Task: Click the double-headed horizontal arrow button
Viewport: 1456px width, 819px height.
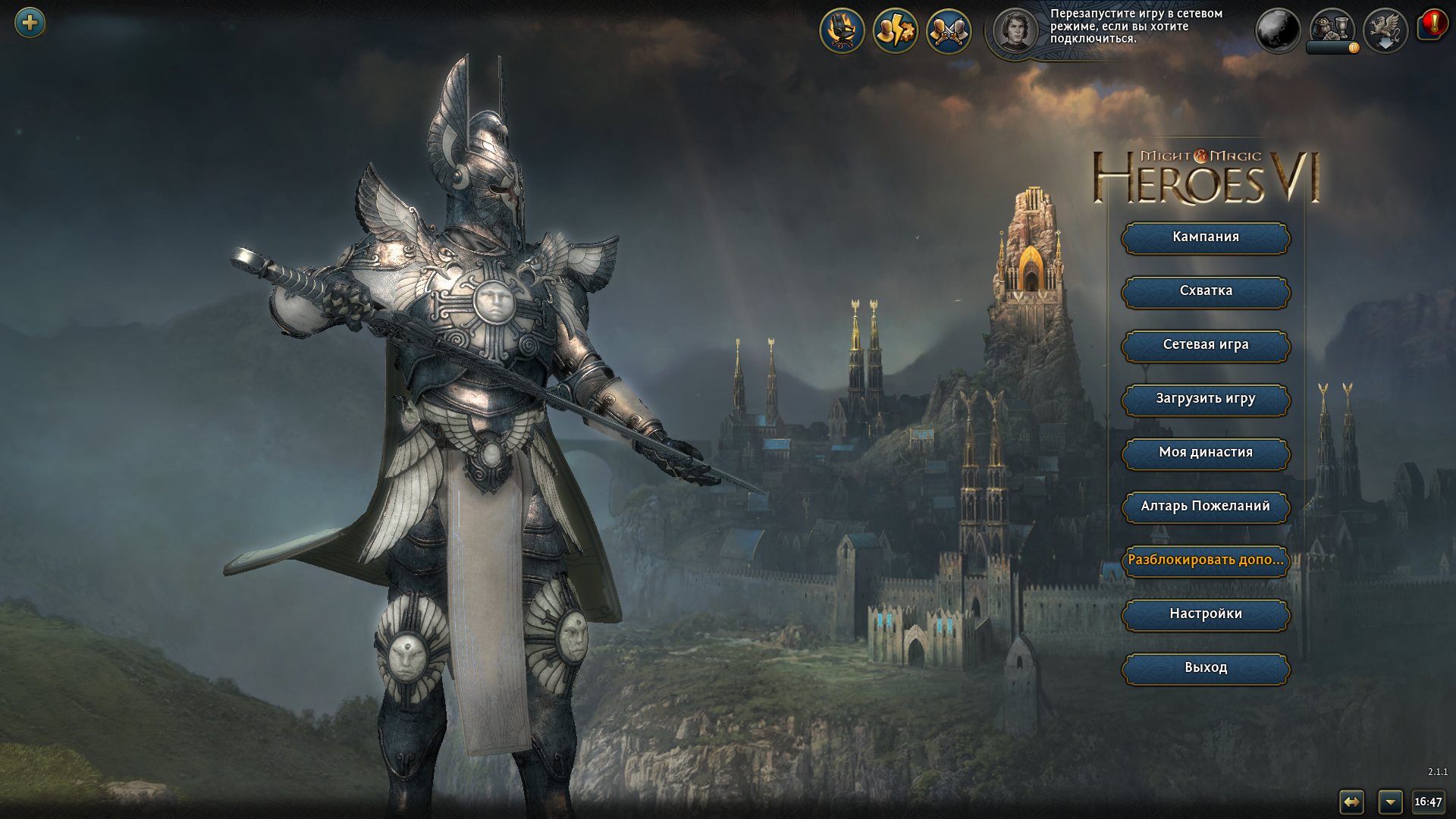Action: (1351, 802)
